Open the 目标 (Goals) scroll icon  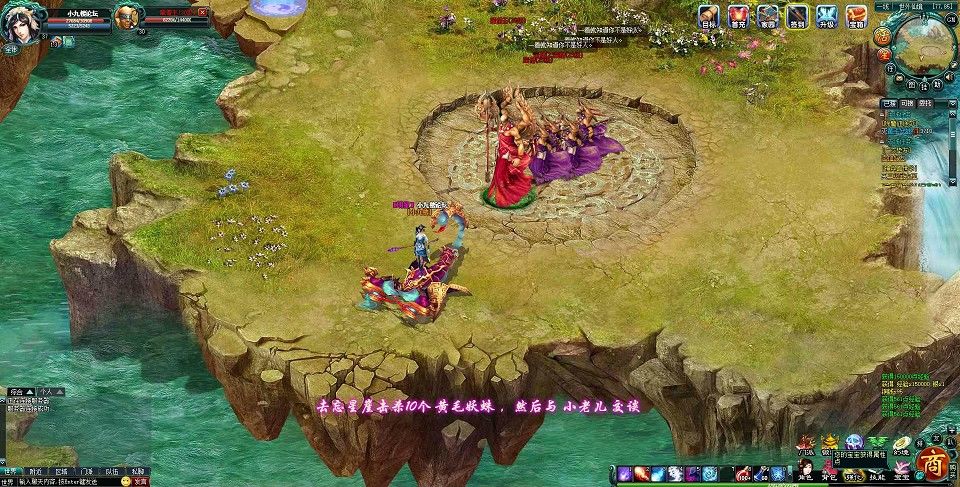tap(709, 16)
